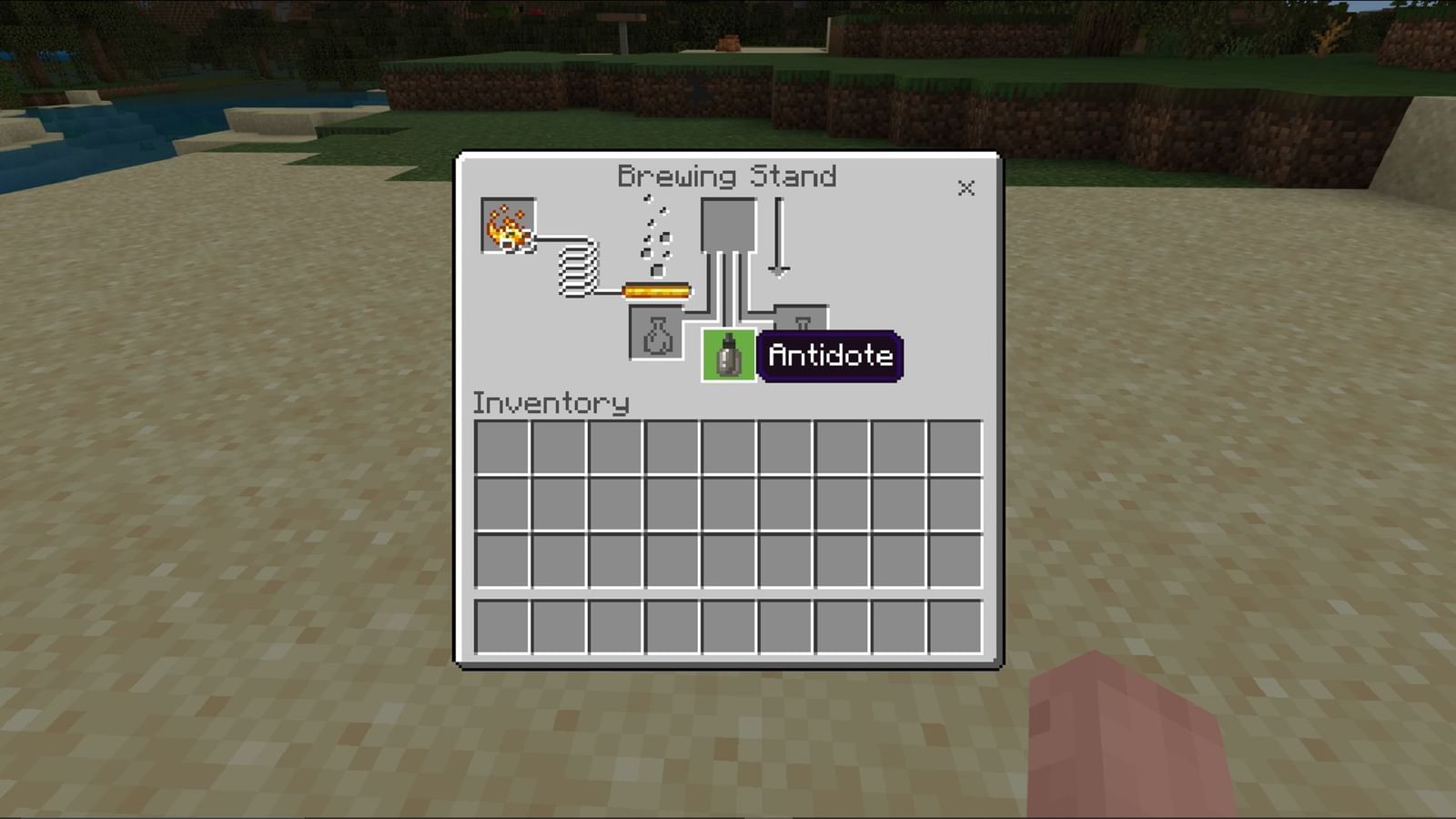Select the Brewing Stand title bar
The width and height of the screenshot is (1456, 819).
(x=727, y=177)
